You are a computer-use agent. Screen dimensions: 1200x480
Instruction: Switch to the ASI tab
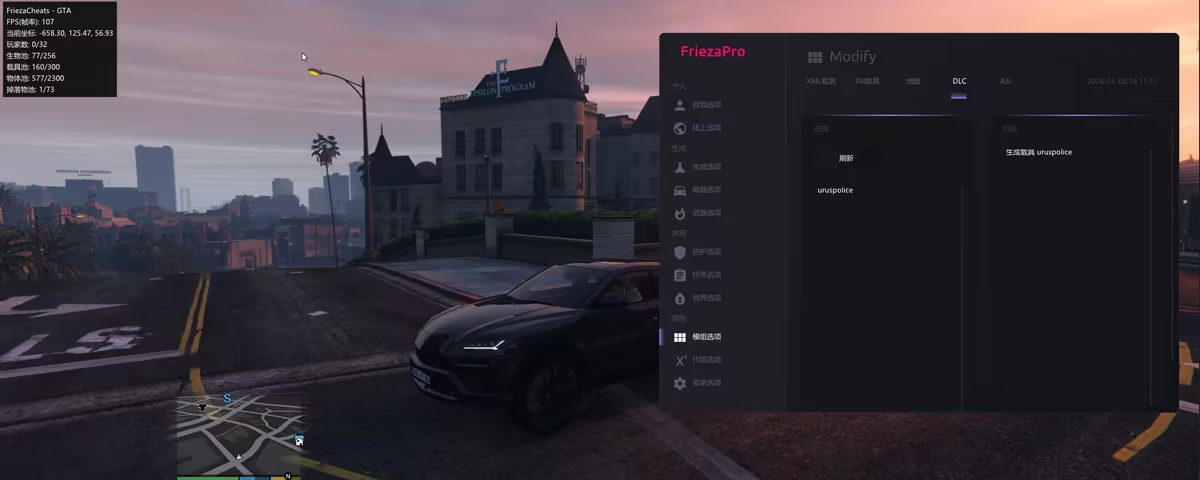1005,81
